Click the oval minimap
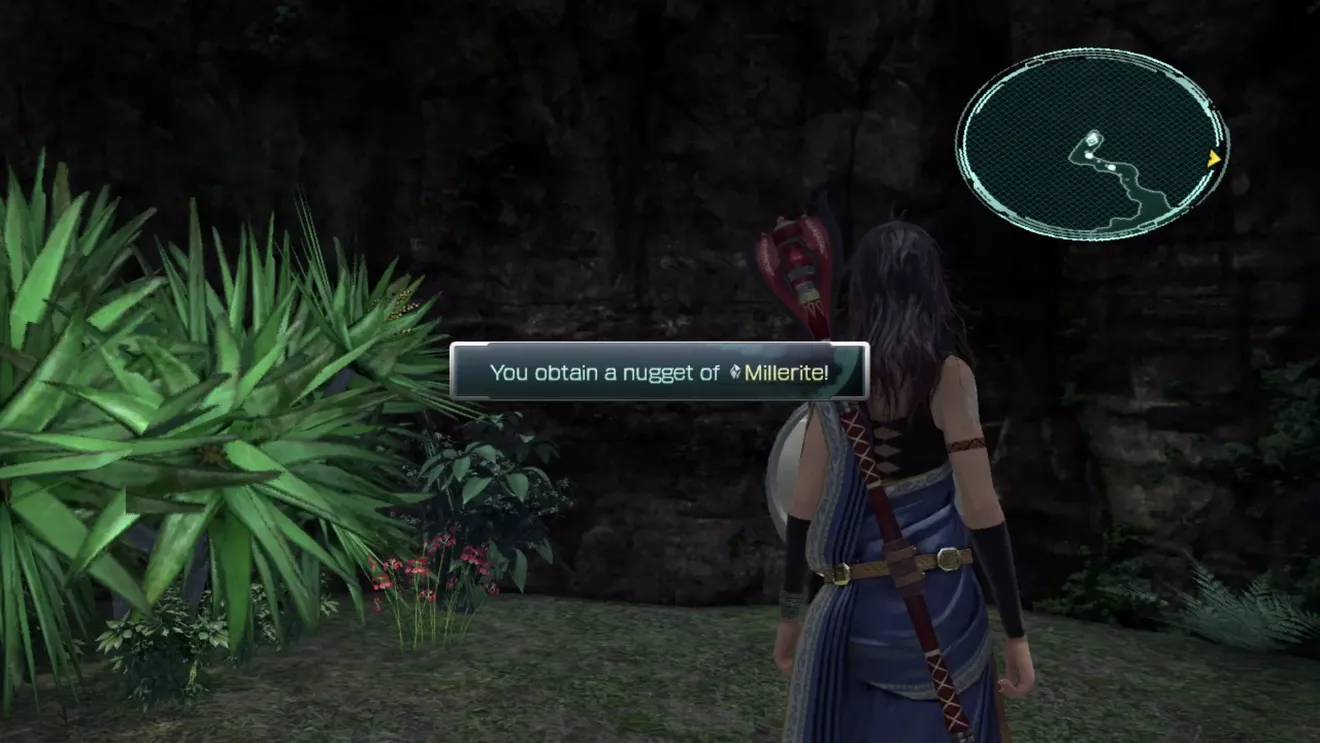 pyautogui.click(x=1092, y=145)
